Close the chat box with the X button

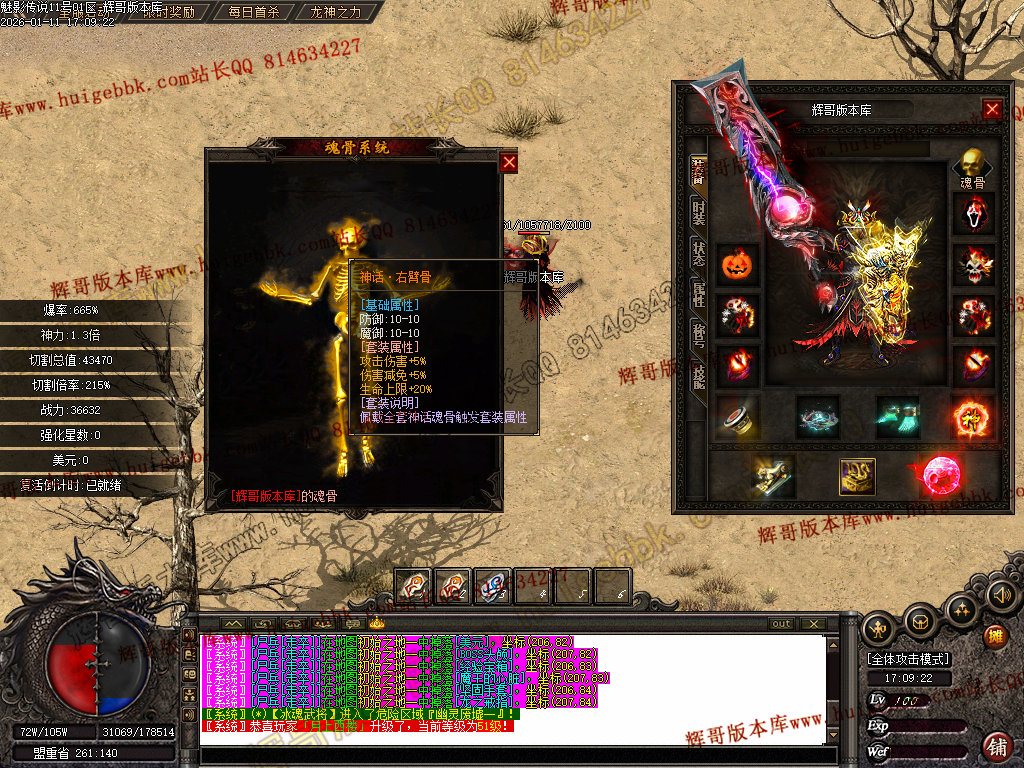[815, 623]
